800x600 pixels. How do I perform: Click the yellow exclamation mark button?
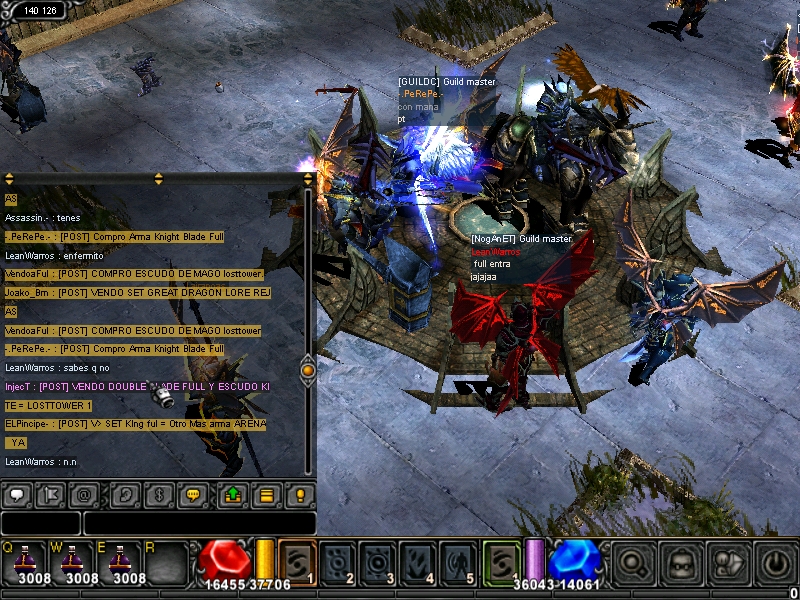click(x=299, y=495)
